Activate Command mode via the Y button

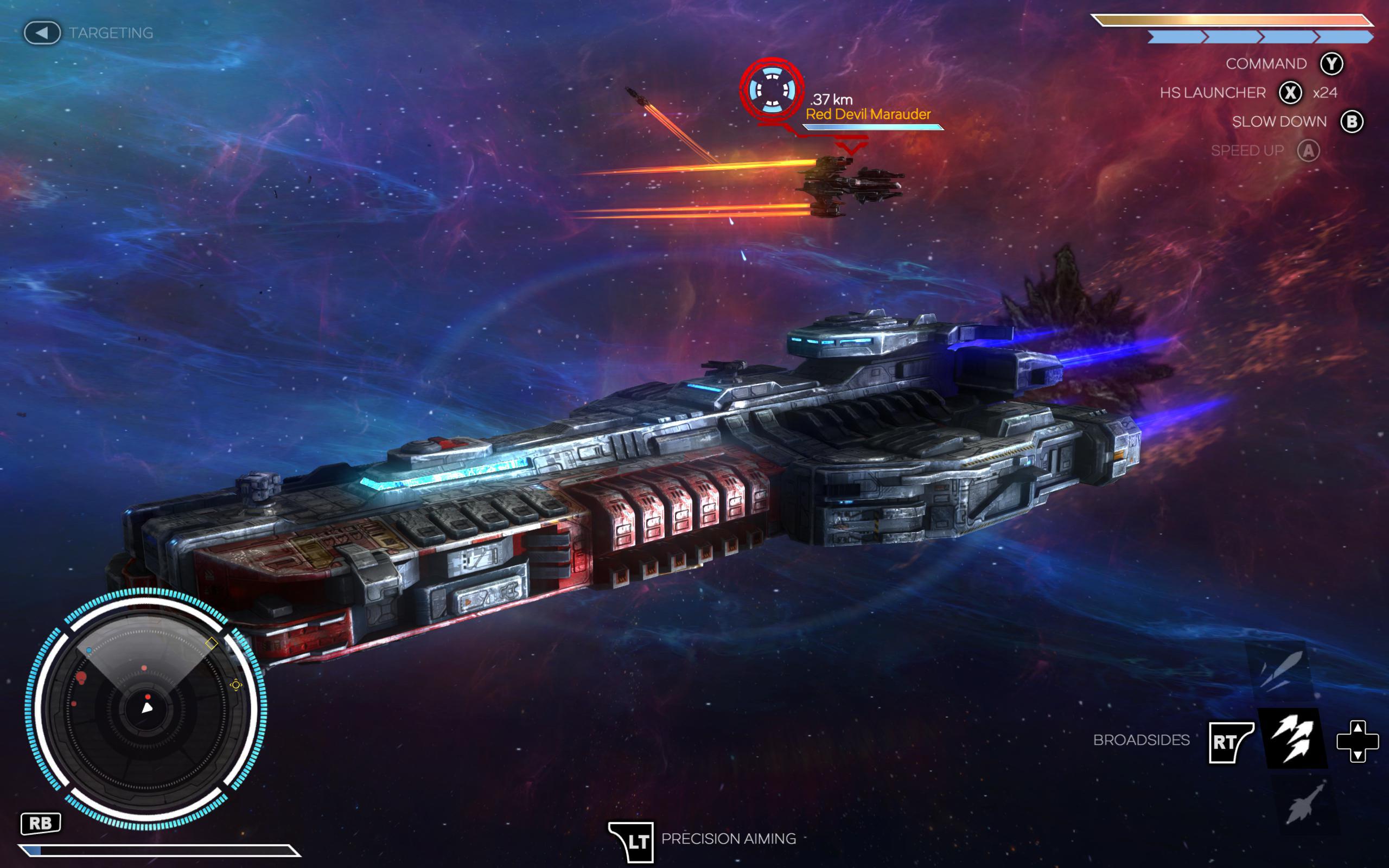pos(1333,65)
